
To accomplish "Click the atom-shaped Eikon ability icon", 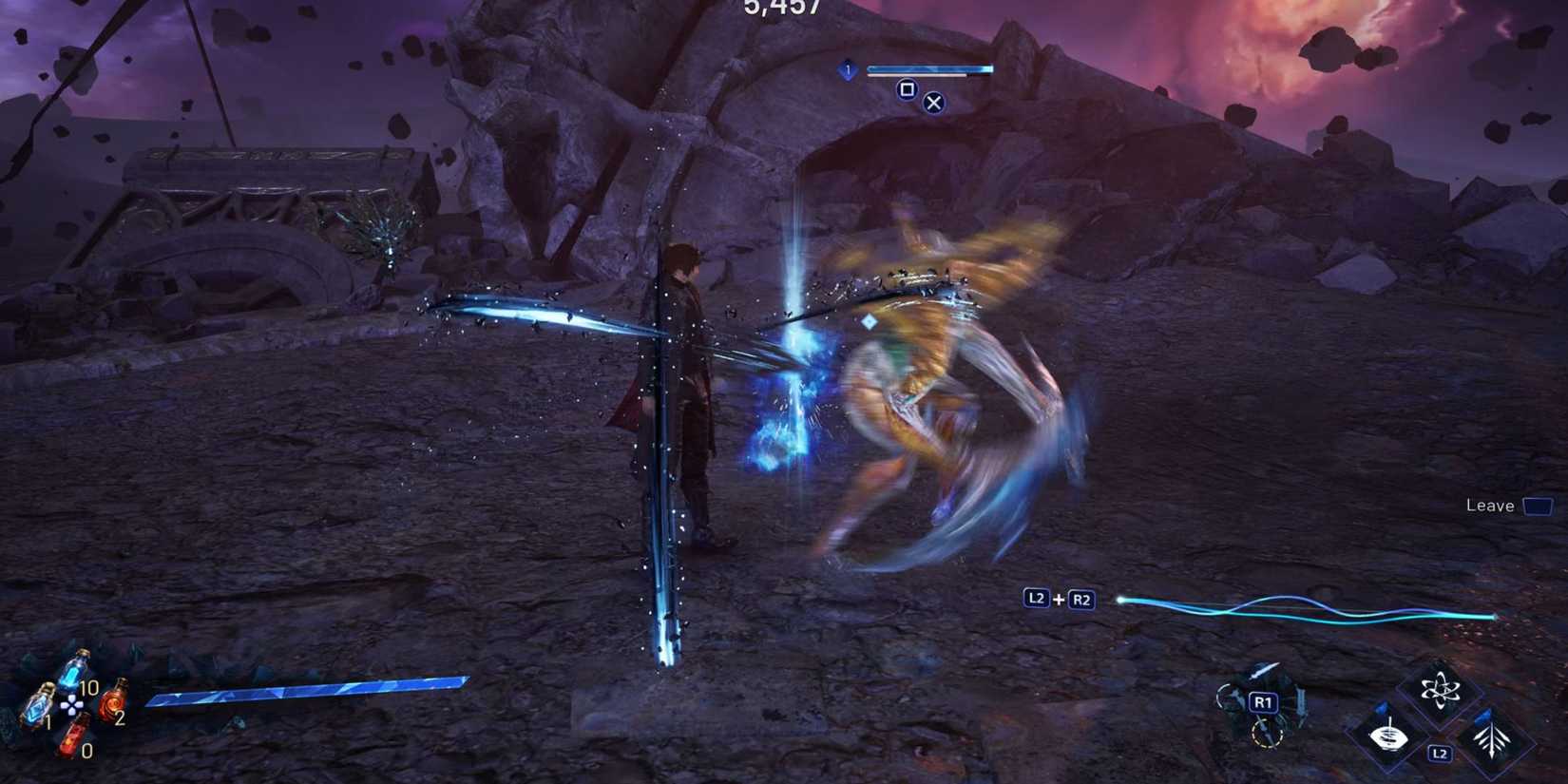I will coord(1440,688).
